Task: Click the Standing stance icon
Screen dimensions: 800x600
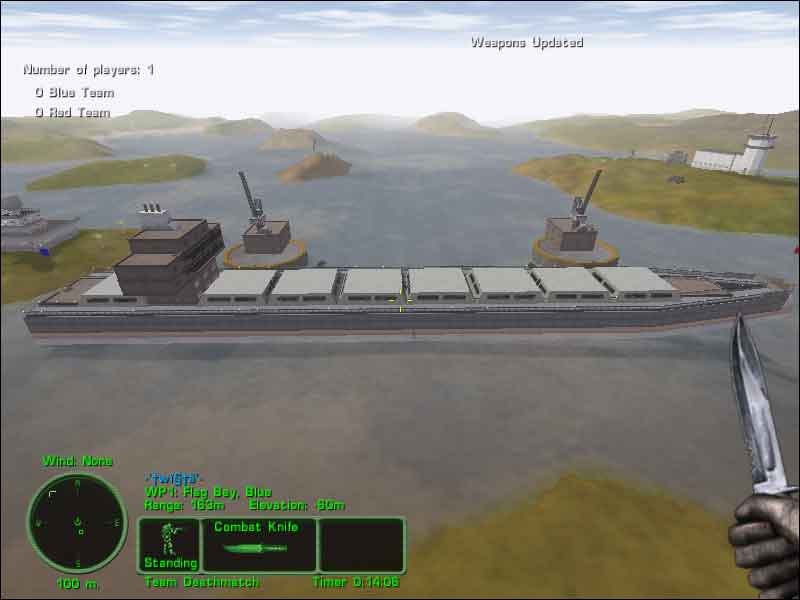Action: click(x=169, y=544)
